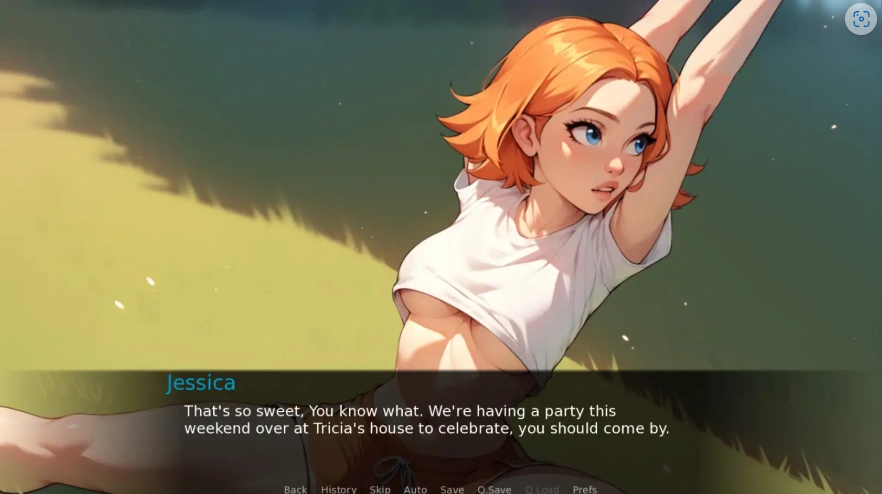
Task: Quick save with Q.Save
Action: (x=494, y=489)
